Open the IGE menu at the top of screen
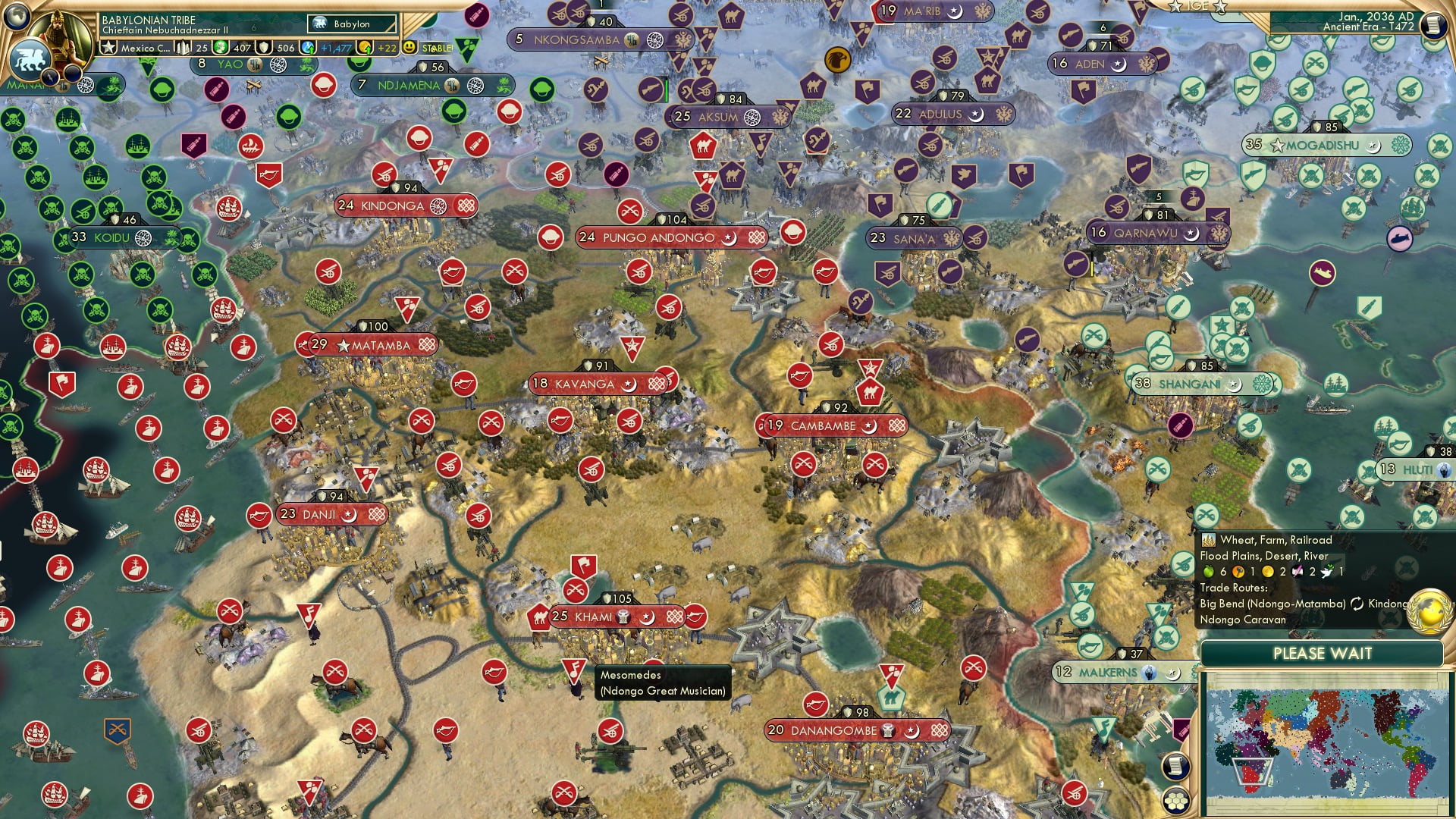The image size is (1456, 819). [x=1198, y=7]
